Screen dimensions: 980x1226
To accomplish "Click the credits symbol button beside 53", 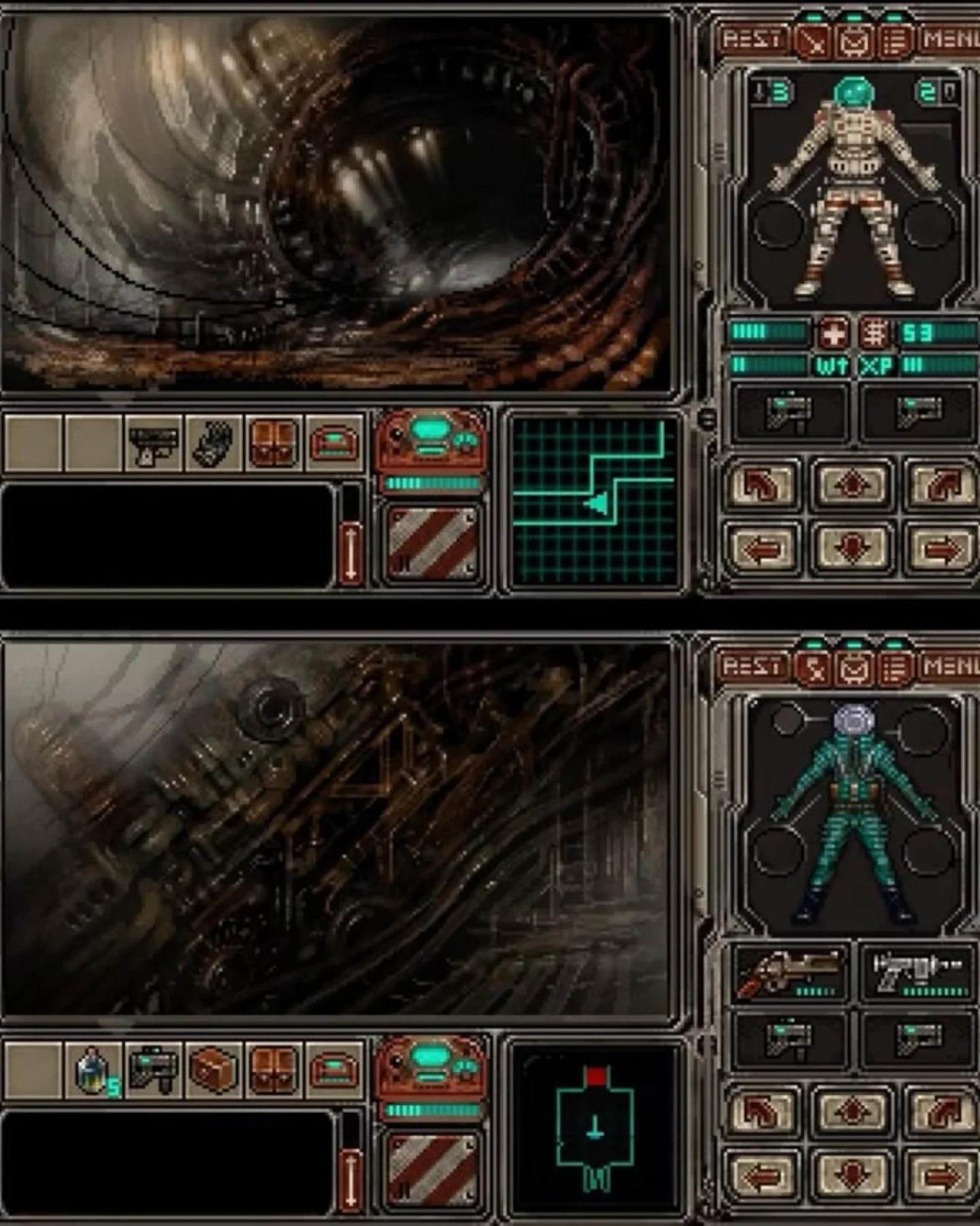I will pos(874,333).
